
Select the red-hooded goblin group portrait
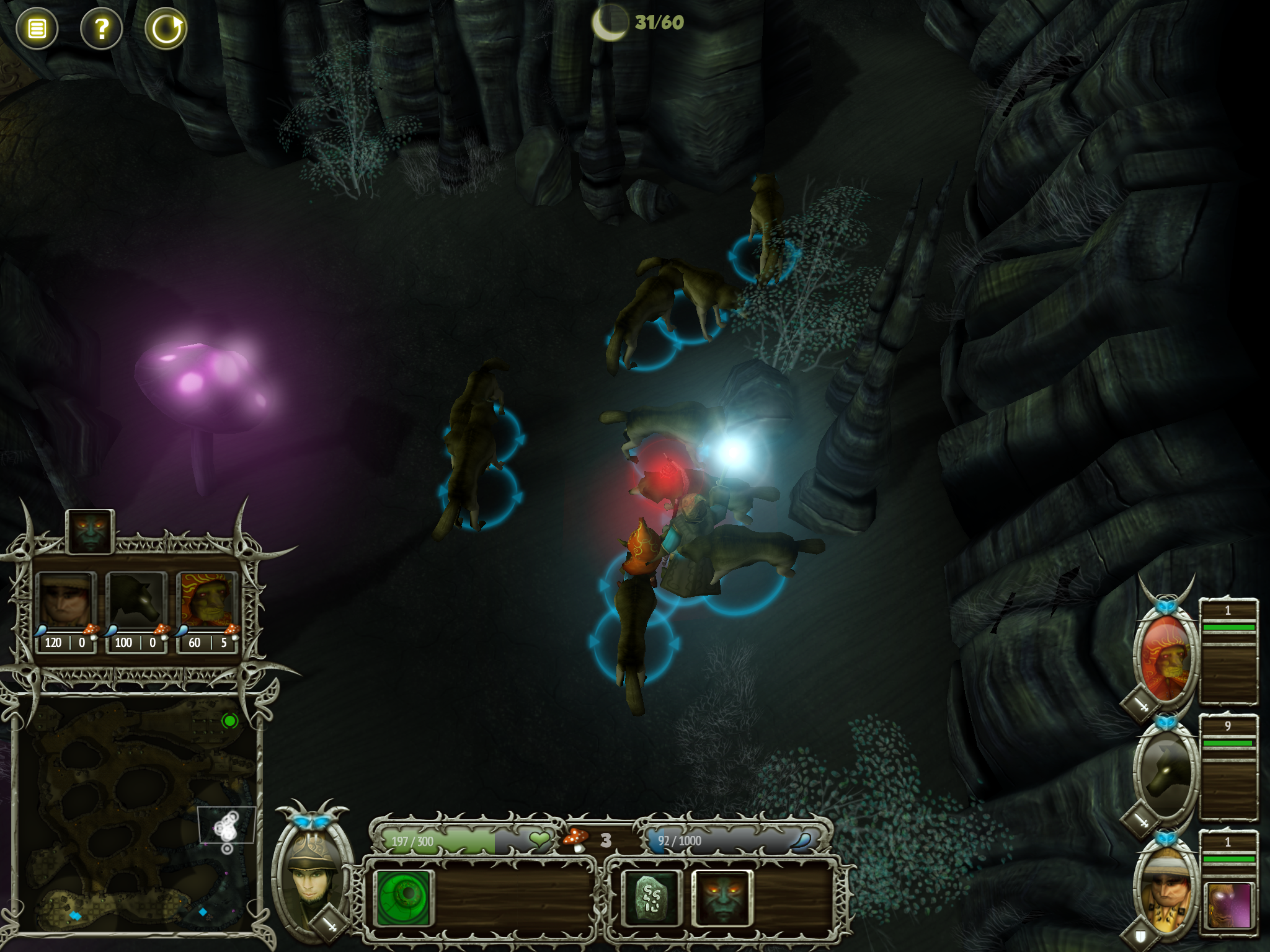(1166, 657)
